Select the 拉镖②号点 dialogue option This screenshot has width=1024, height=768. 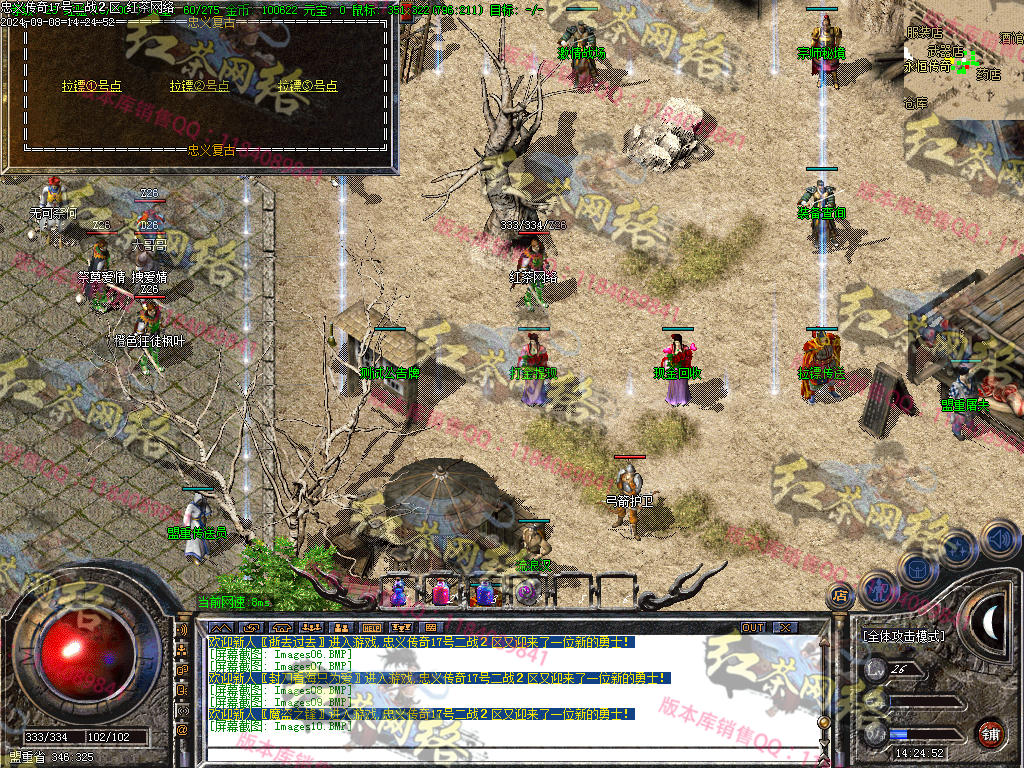[200, 86]
